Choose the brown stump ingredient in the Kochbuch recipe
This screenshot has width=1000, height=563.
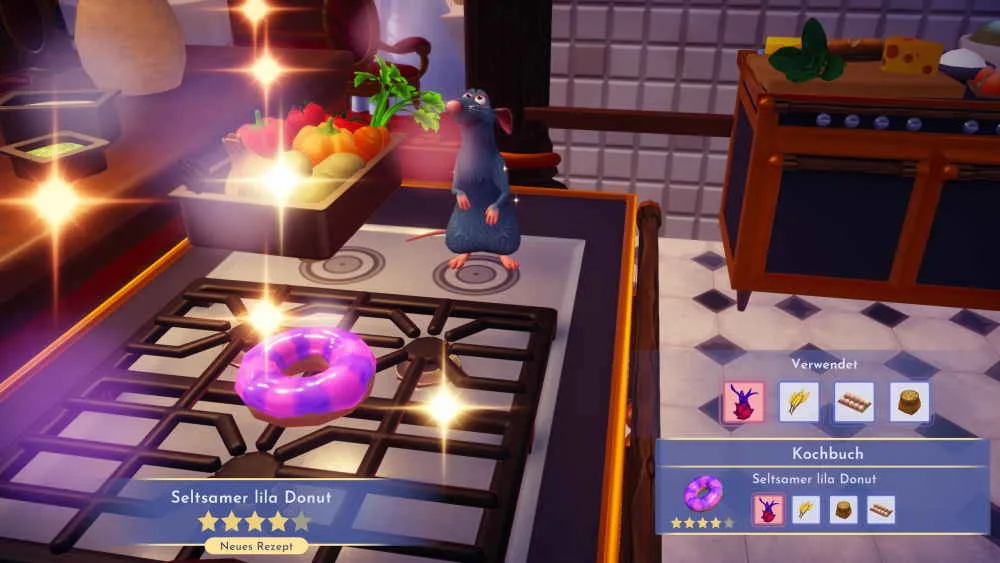[x=843, y=509]
